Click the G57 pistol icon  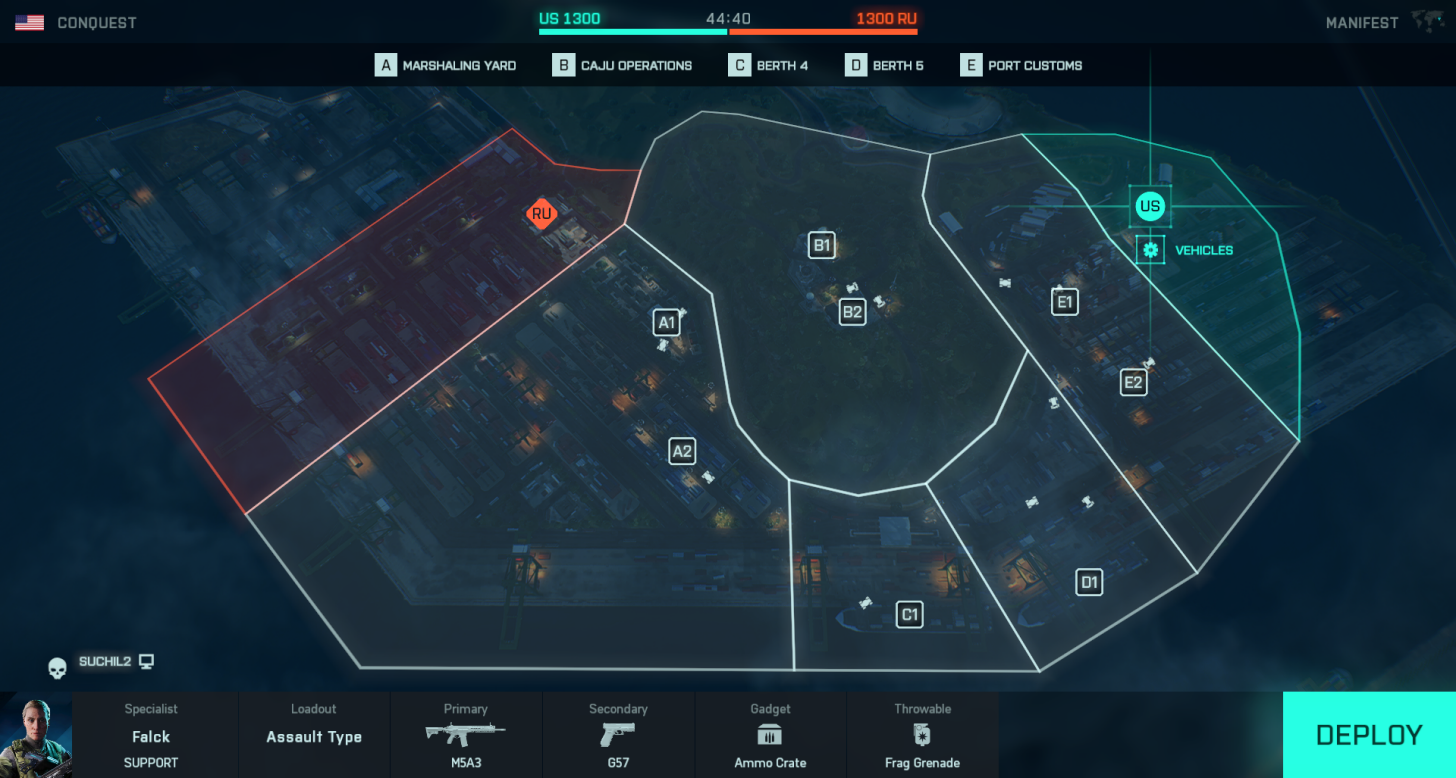click(617, 736)
